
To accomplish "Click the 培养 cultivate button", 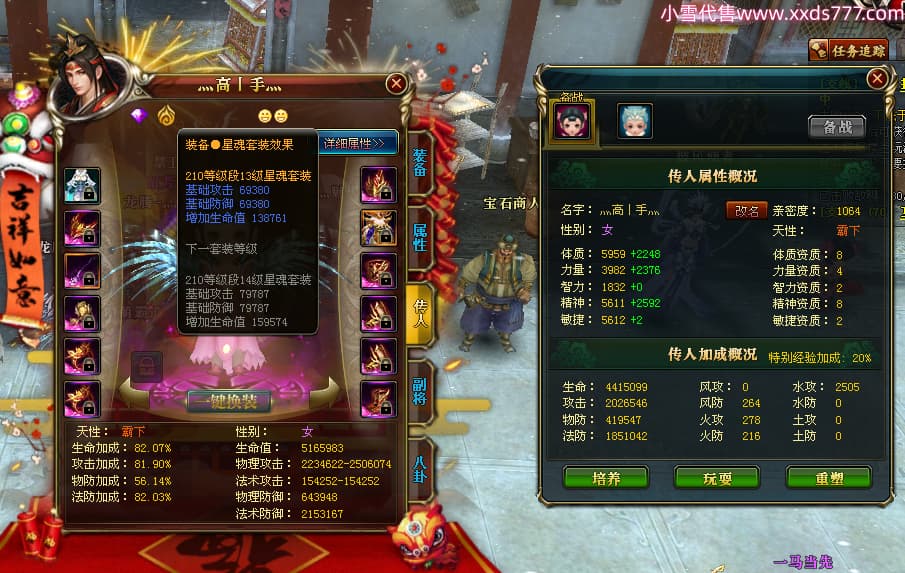I will pyautogui.click(x=606, y=478).
